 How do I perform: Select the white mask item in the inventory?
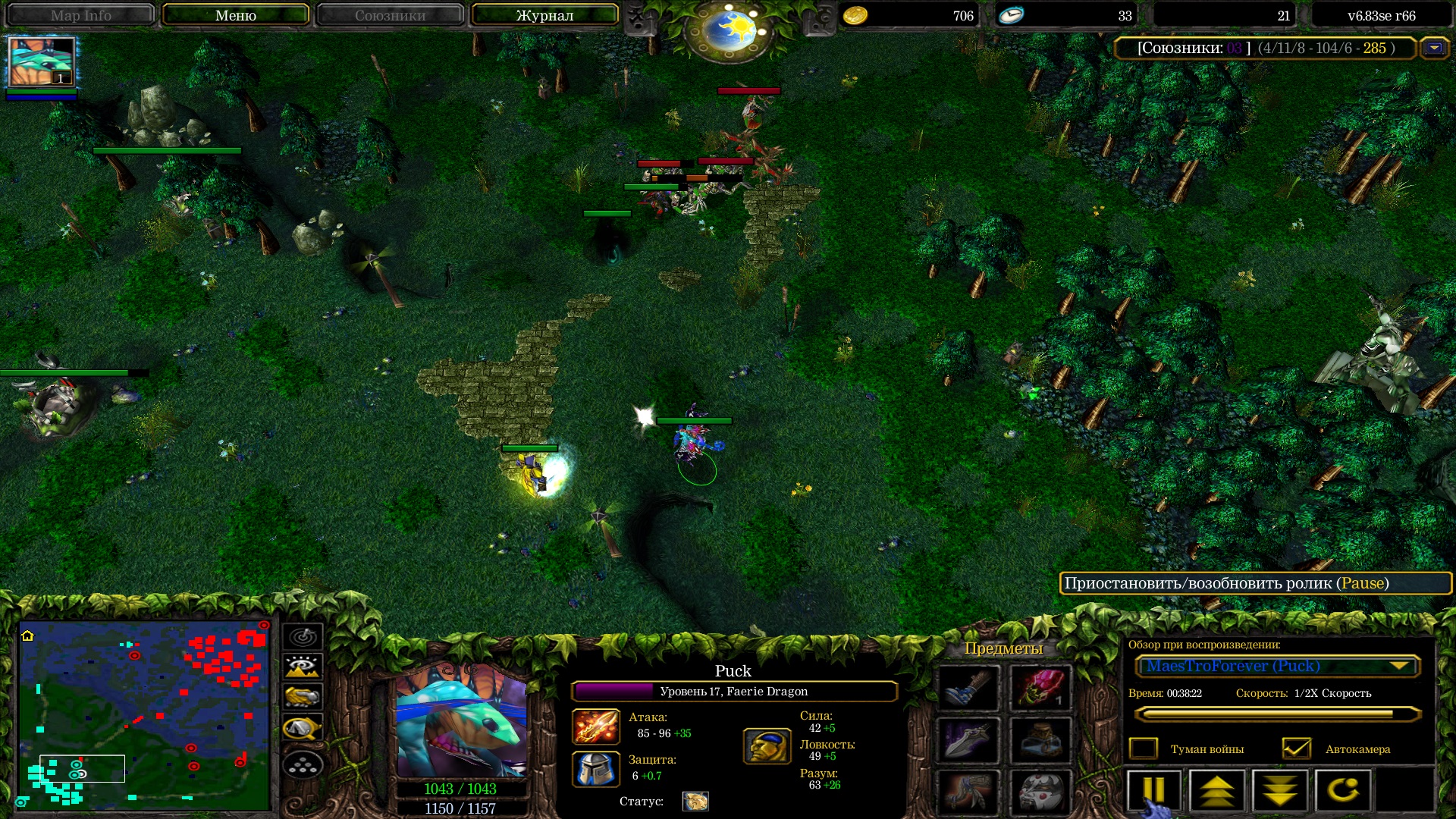[1040, 792]
